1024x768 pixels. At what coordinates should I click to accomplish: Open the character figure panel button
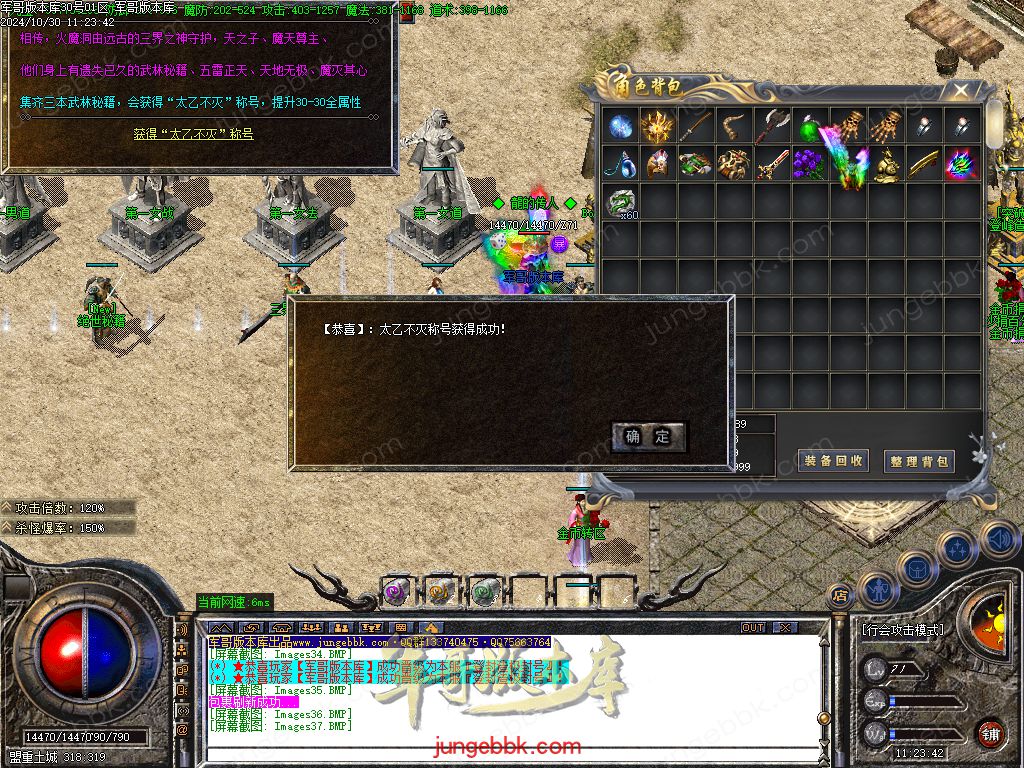pos(877,590)
